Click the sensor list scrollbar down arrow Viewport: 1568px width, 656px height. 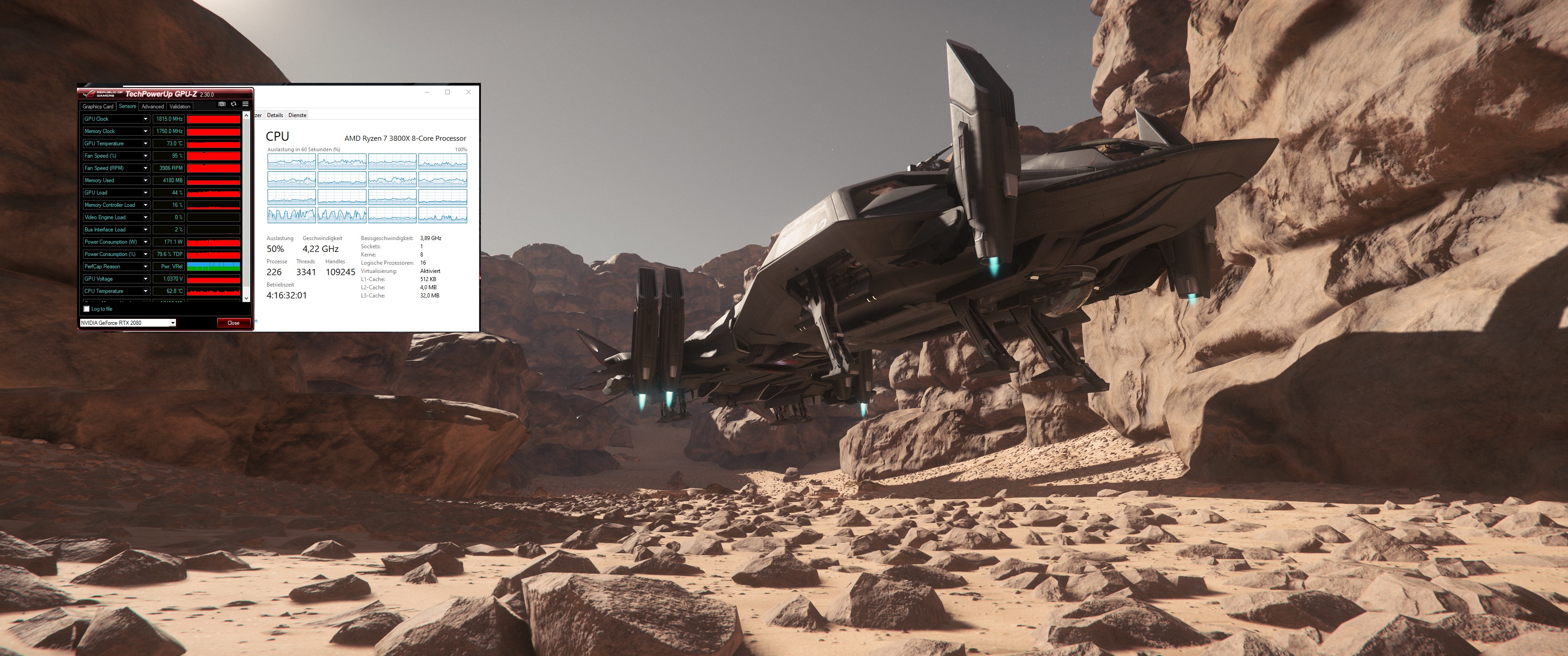(246, 297)
